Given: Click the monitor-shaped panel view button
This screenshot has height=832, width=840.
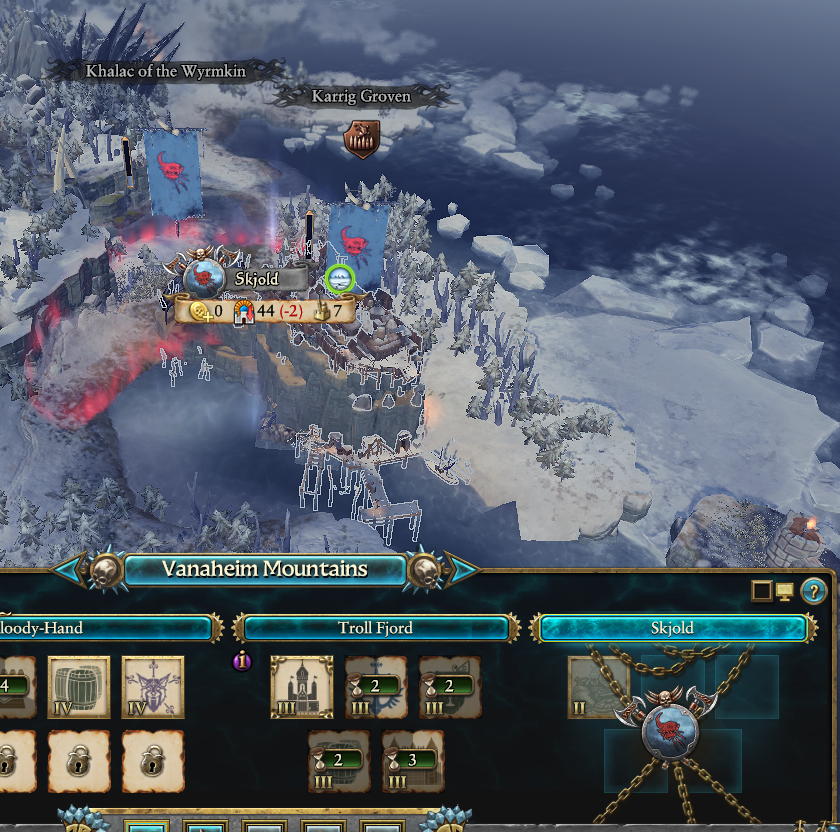Looking at the screenshot, I should 785,591.
